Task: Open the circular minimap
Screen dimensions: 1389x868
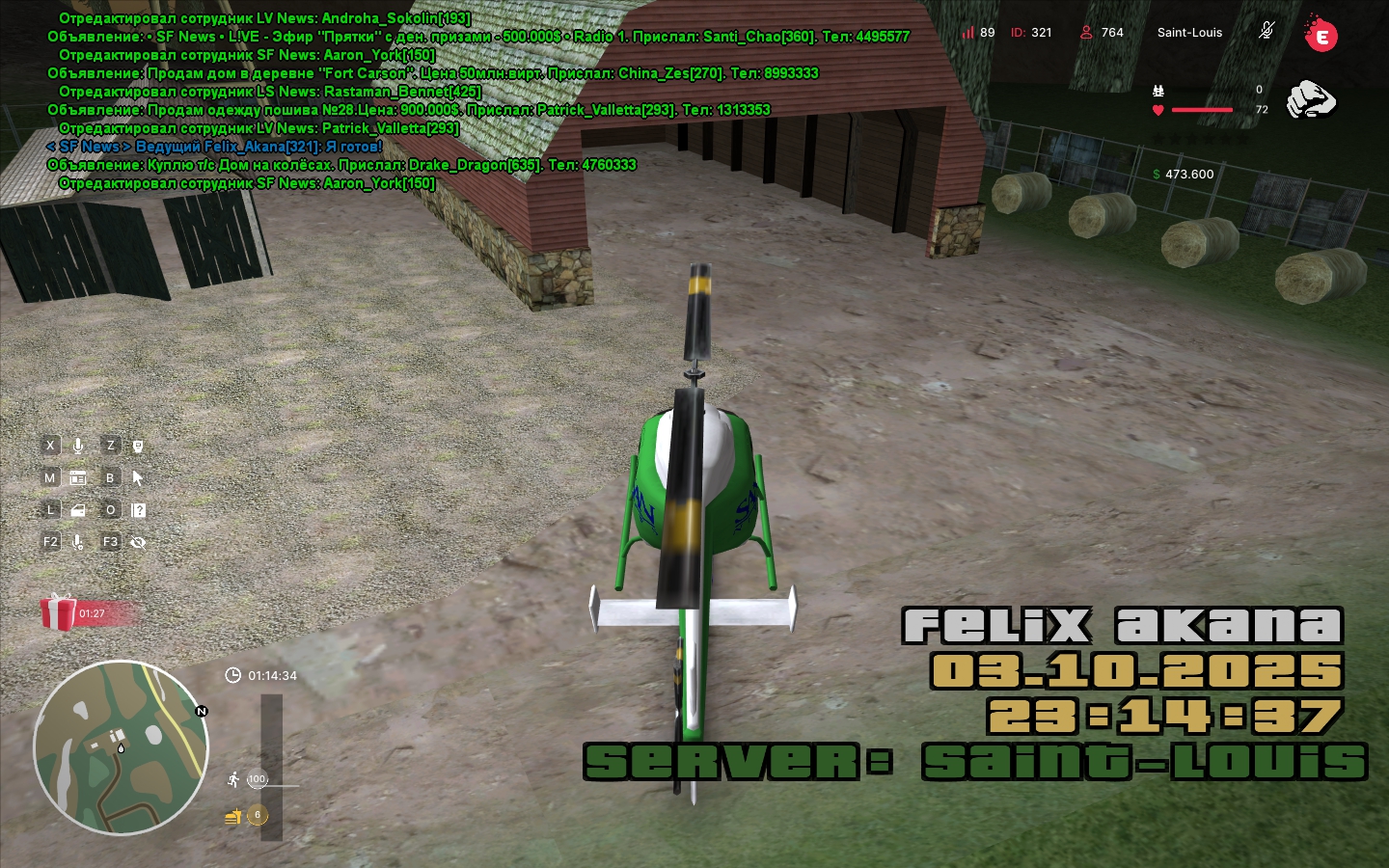Action: point(121,746)
